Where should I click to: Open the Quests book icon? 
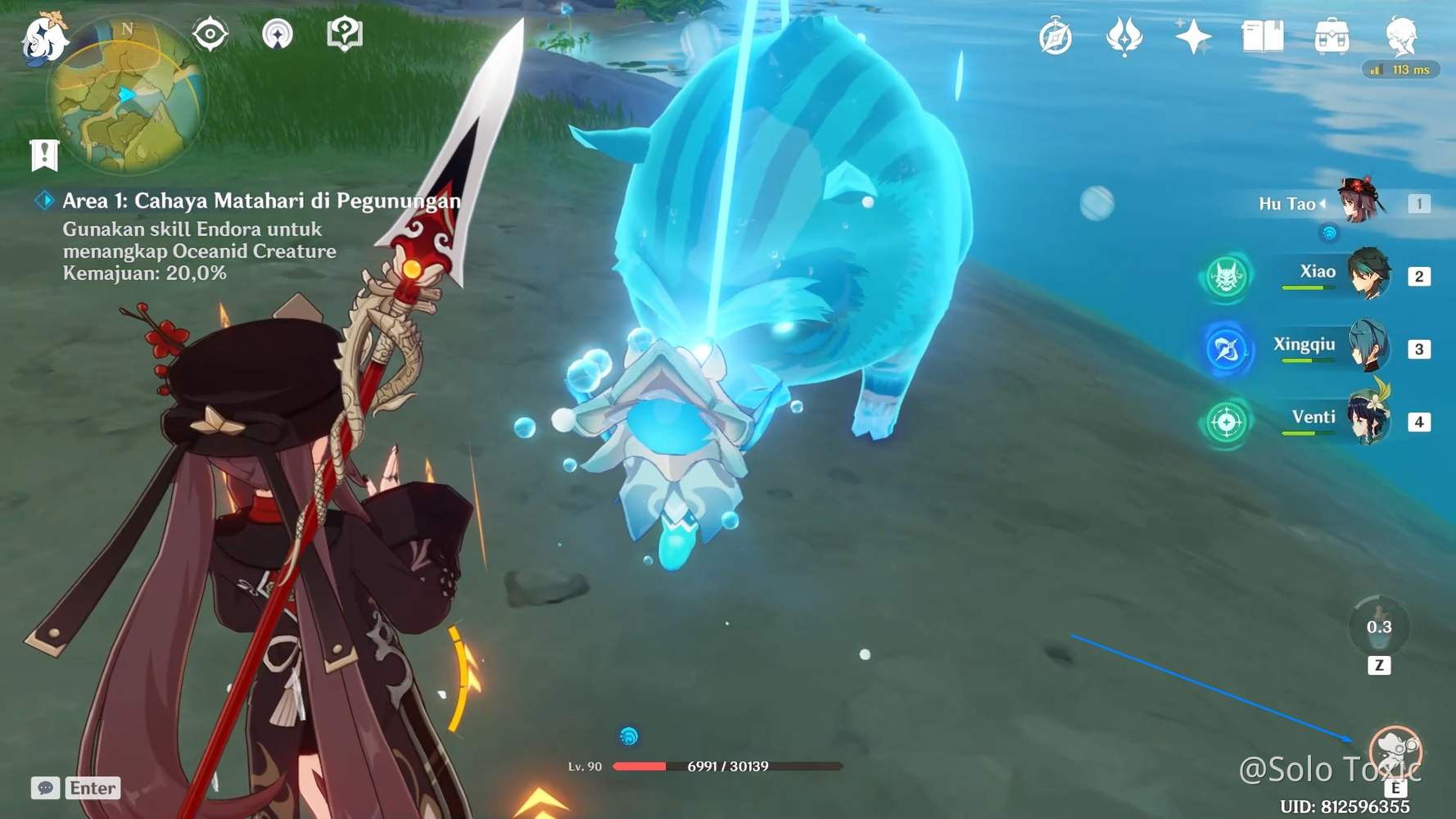point(1262,34)
